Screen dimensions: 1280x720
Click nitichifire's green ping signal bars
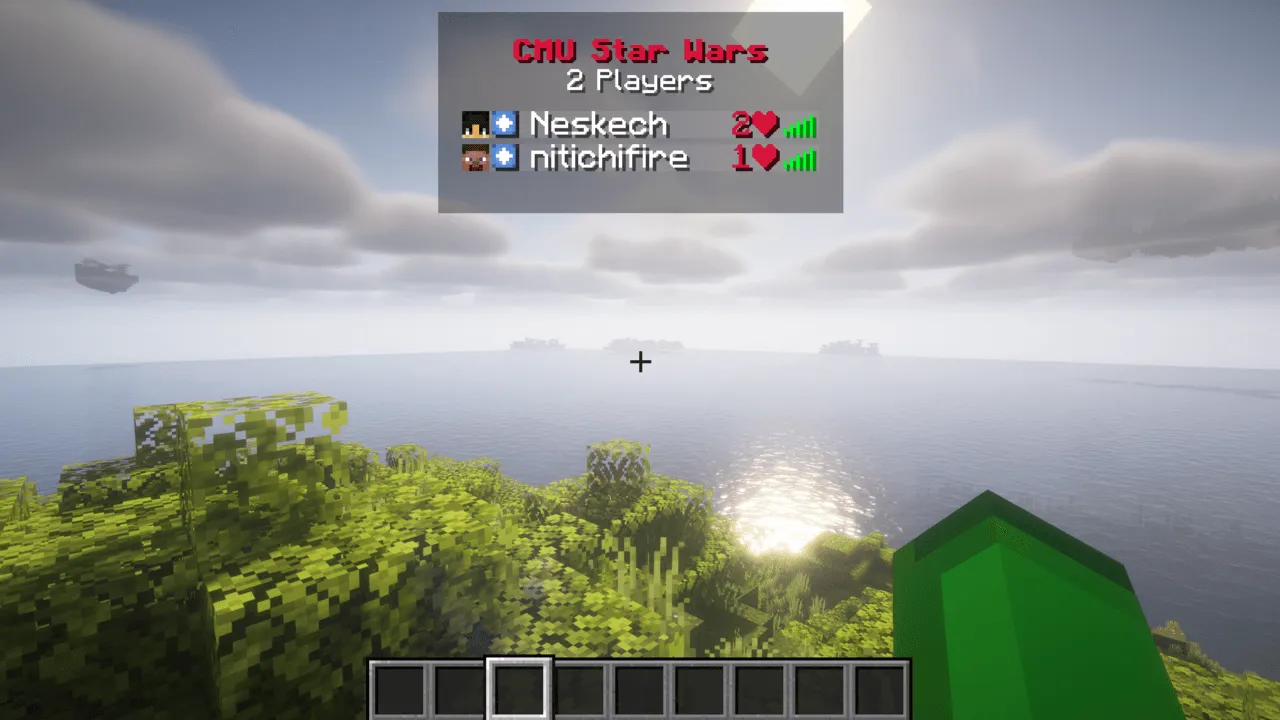(x=798, y=158)
